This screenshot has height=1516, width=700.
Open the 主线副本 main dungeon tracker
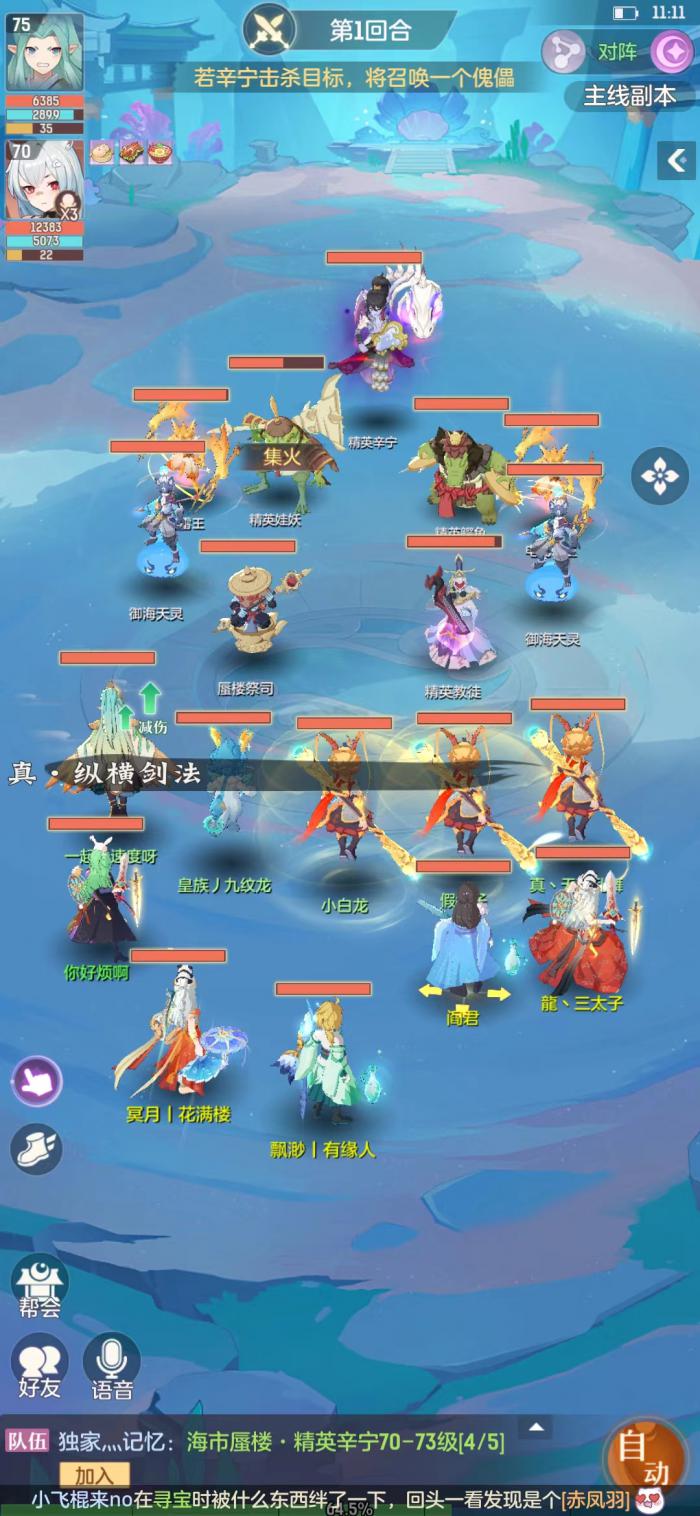point(629,96)
